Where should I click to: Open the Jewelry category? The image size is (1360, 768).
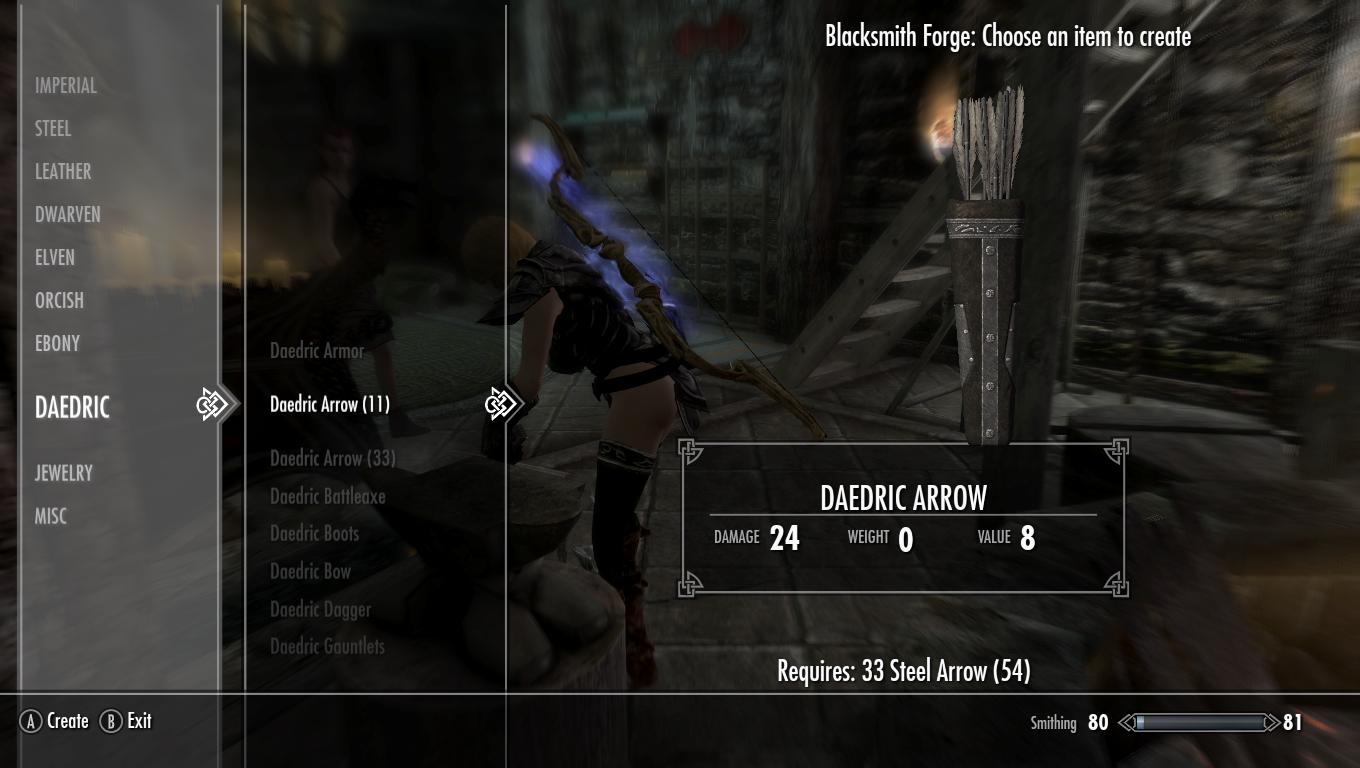[64, 473]
